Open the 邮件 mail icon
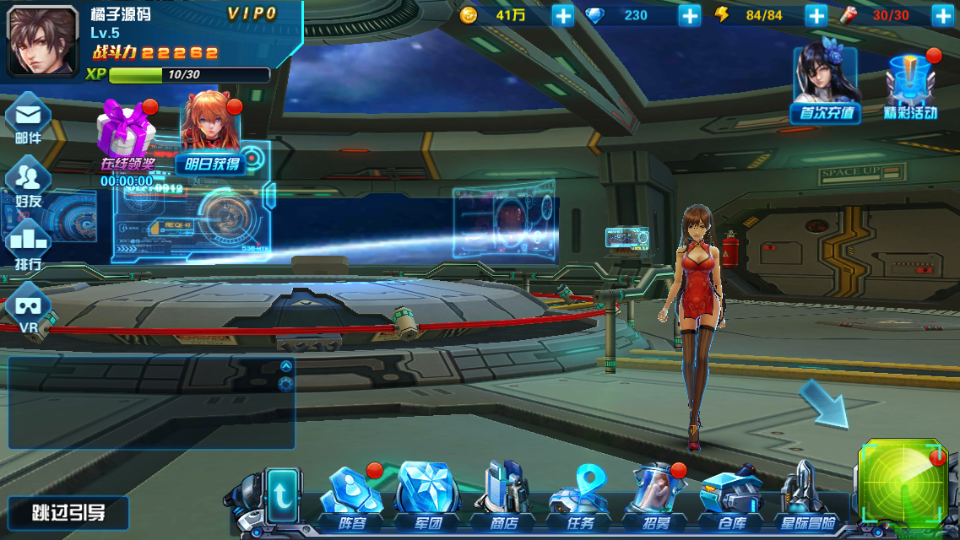 coord(28,119)
